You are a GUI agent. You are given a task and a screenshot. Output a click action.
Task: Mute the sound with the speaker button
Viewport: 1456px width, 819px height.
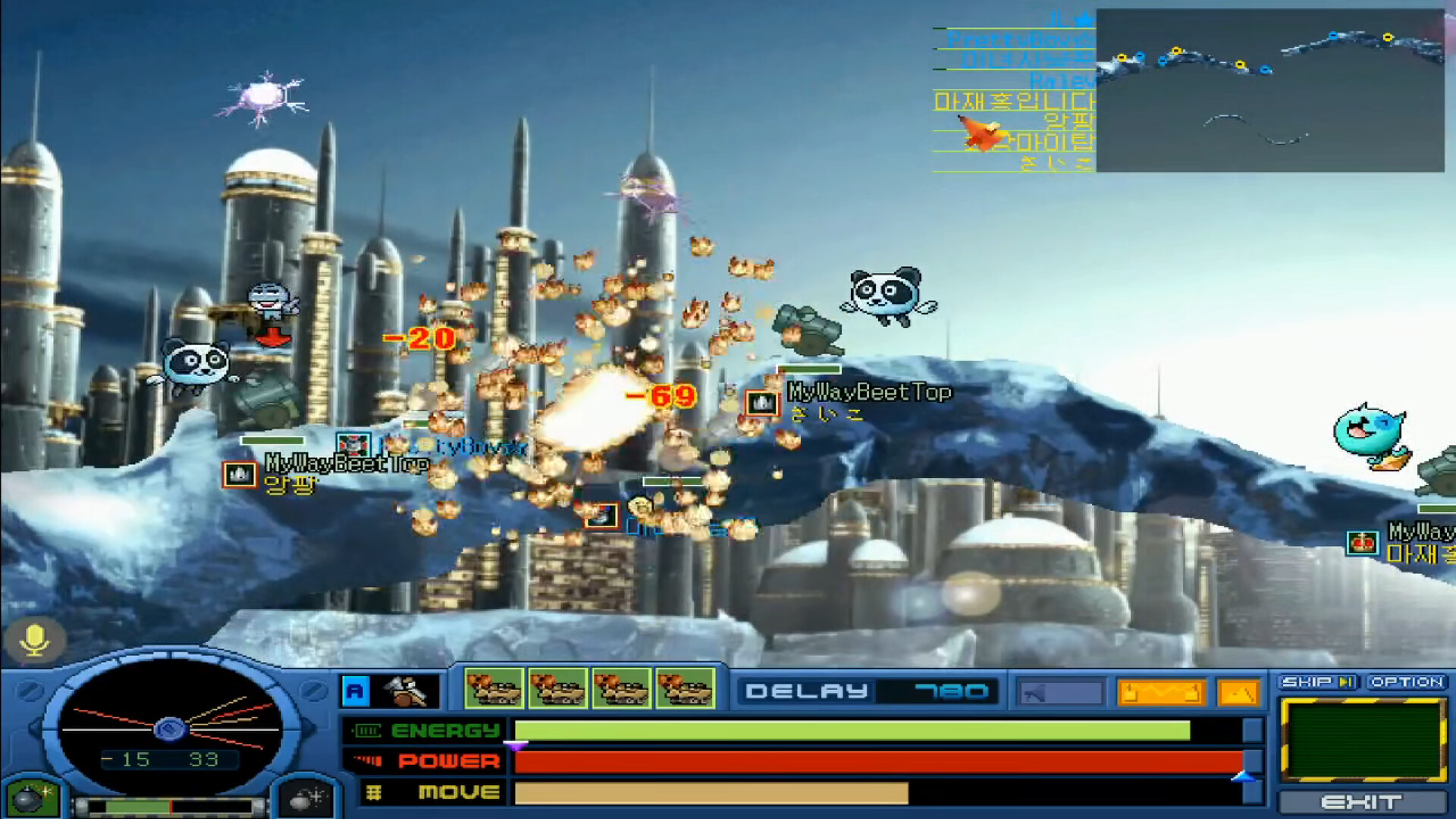pyautogui.click(x=1061, y=691)
